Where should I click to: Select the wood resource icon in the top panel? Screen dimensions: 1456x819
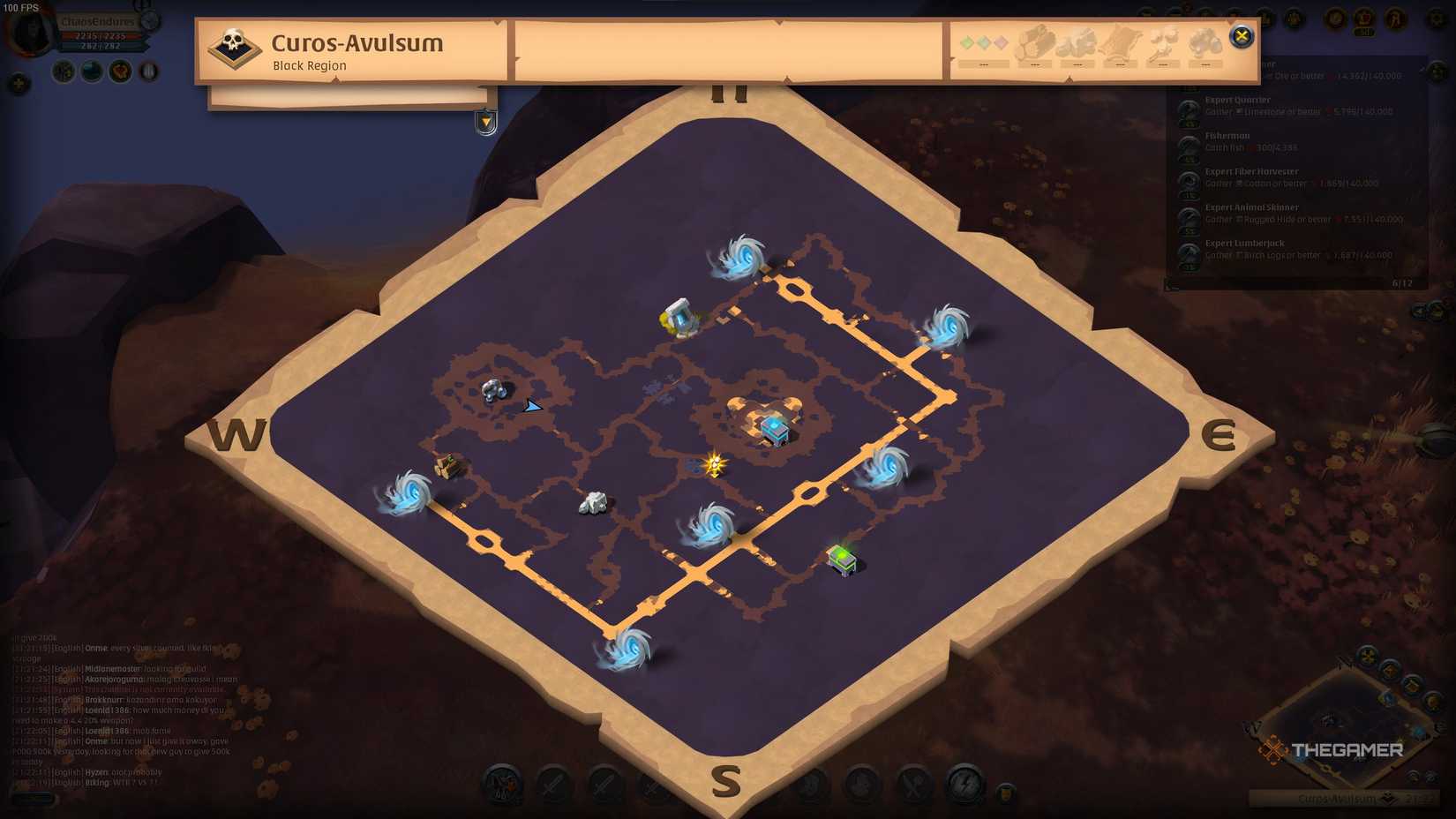coord(1034,42)
